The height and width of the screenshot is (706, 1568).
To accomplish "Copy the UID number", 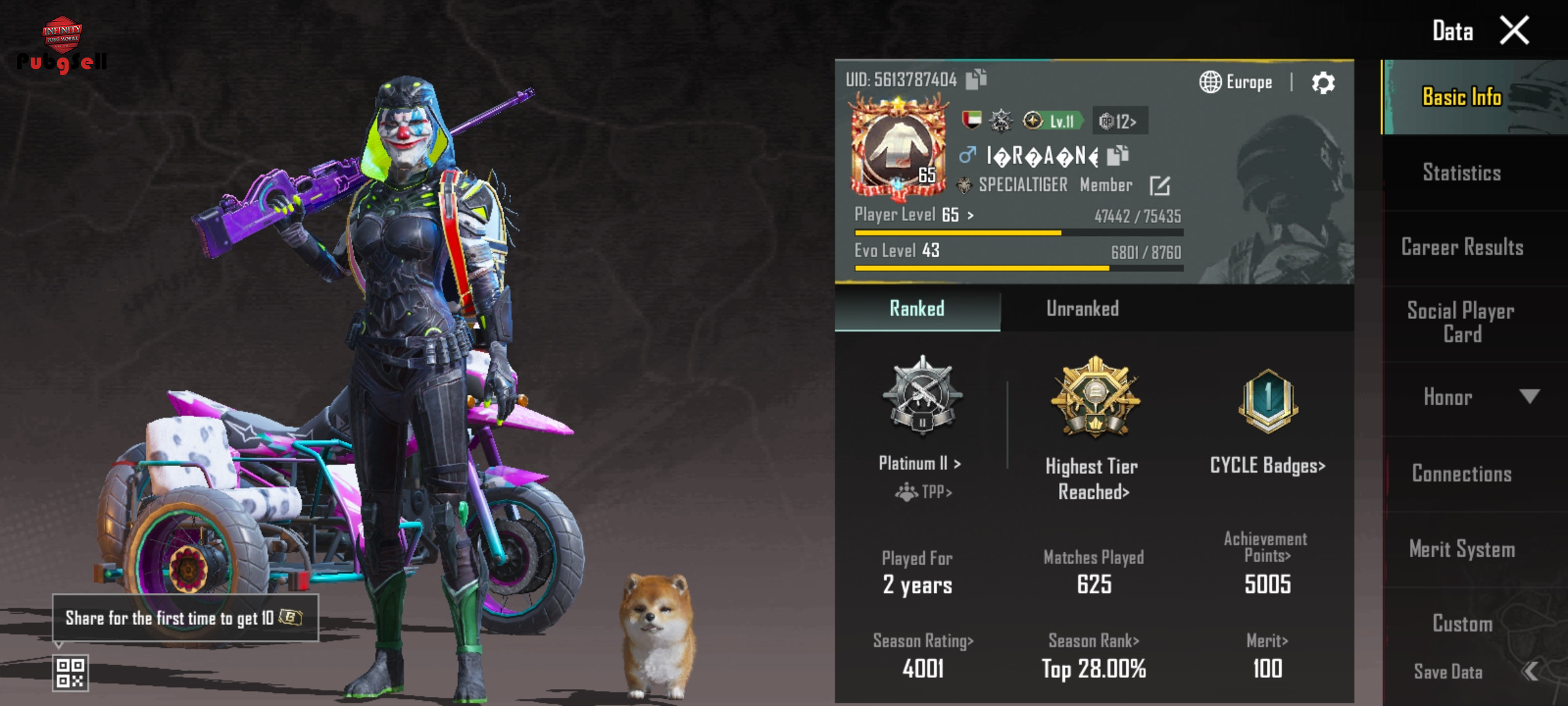I will pyautogui.click(x=976, y=79).
